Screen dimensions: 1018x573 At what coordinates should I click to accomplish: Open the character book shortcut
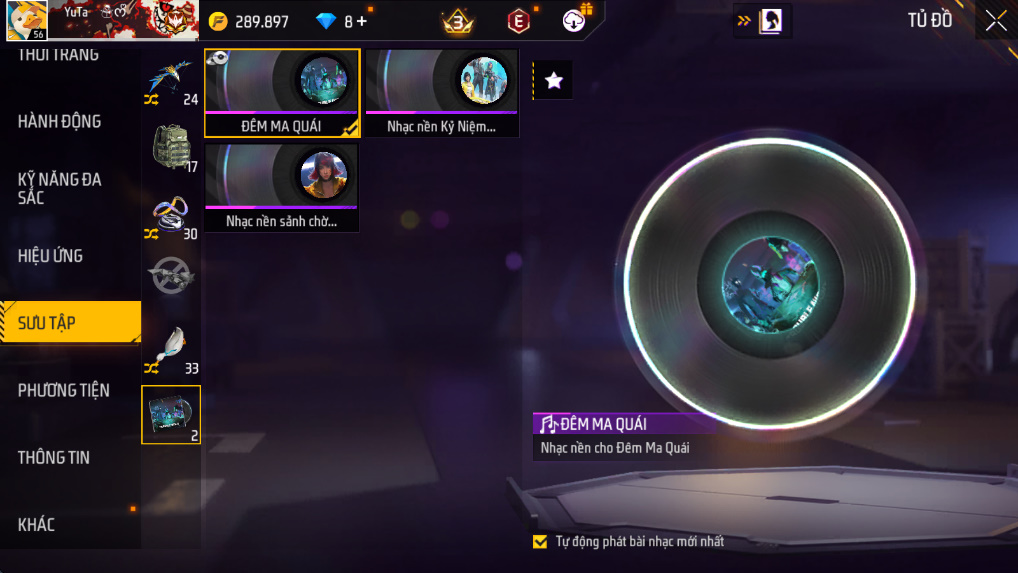pyautogui.click(x=771, y=21)
